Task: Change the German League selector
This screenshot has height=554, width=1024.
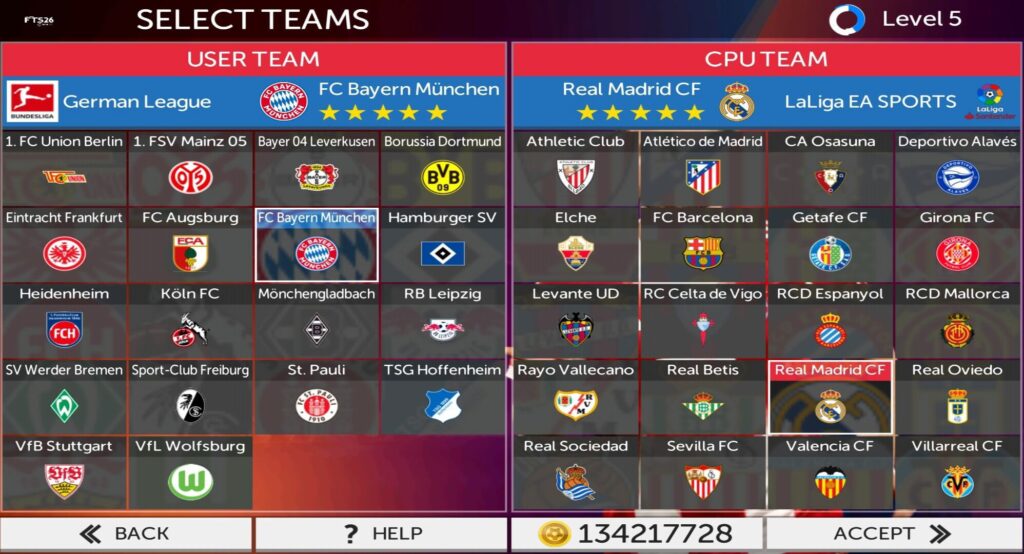Action: click(110, 101)
